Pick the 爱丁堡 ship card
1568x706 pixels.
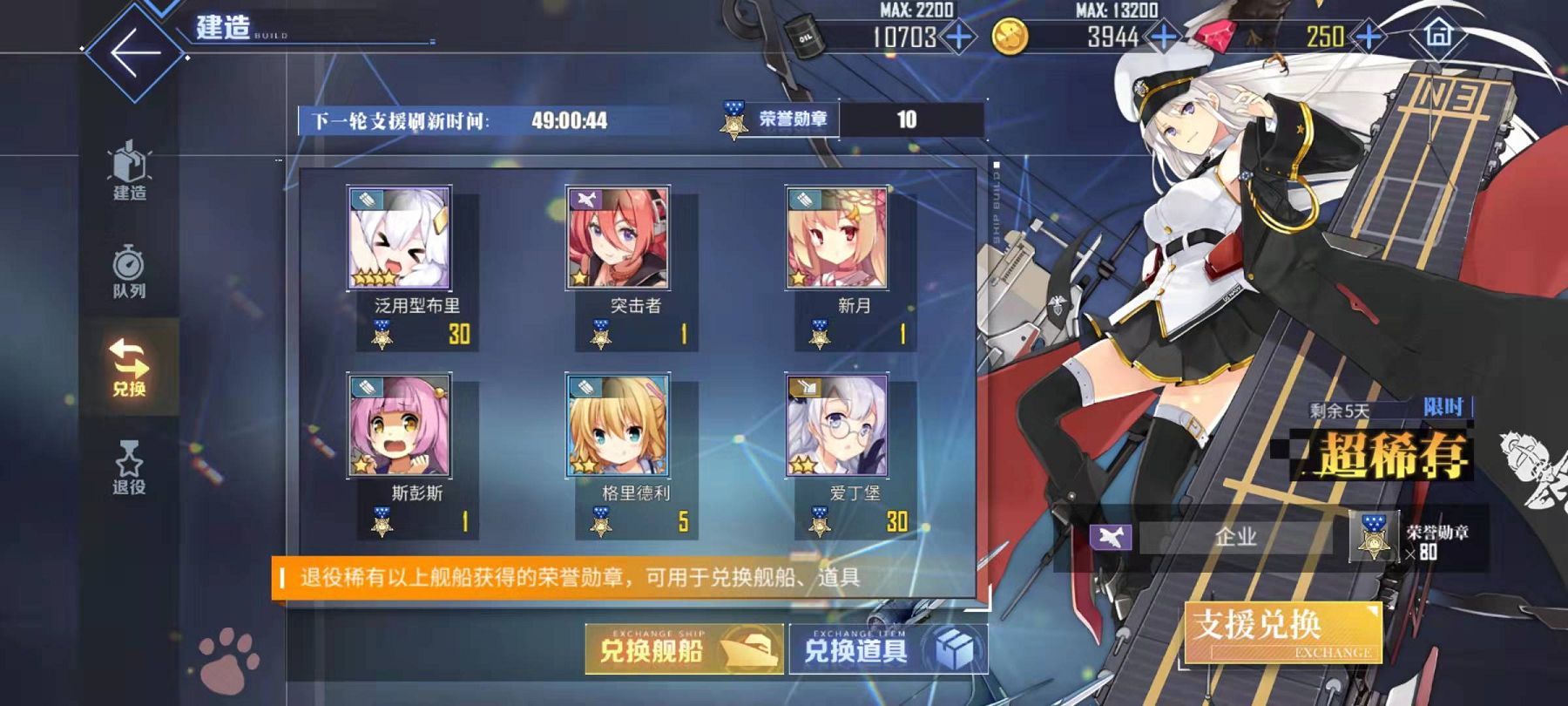pos(836,426)
